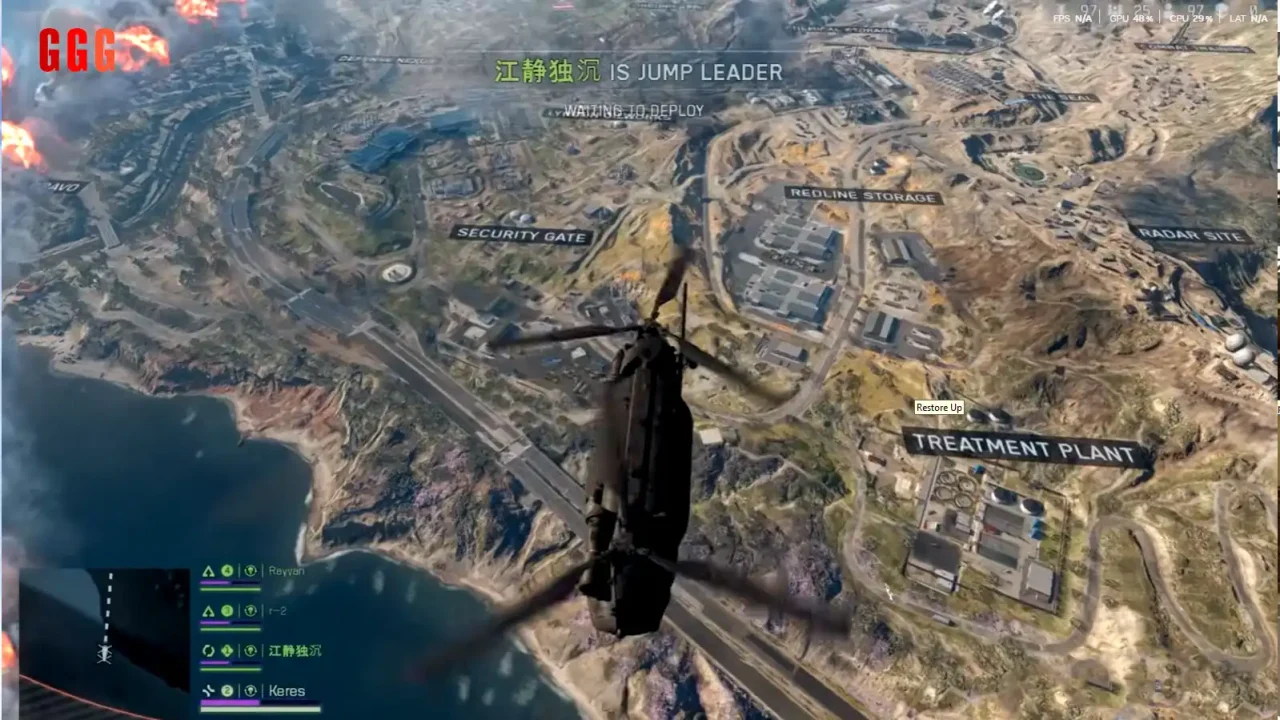This screenshot has width=1280, height=720.
Task: Select Reyyan's rank triangle icon
Action: 208,570
